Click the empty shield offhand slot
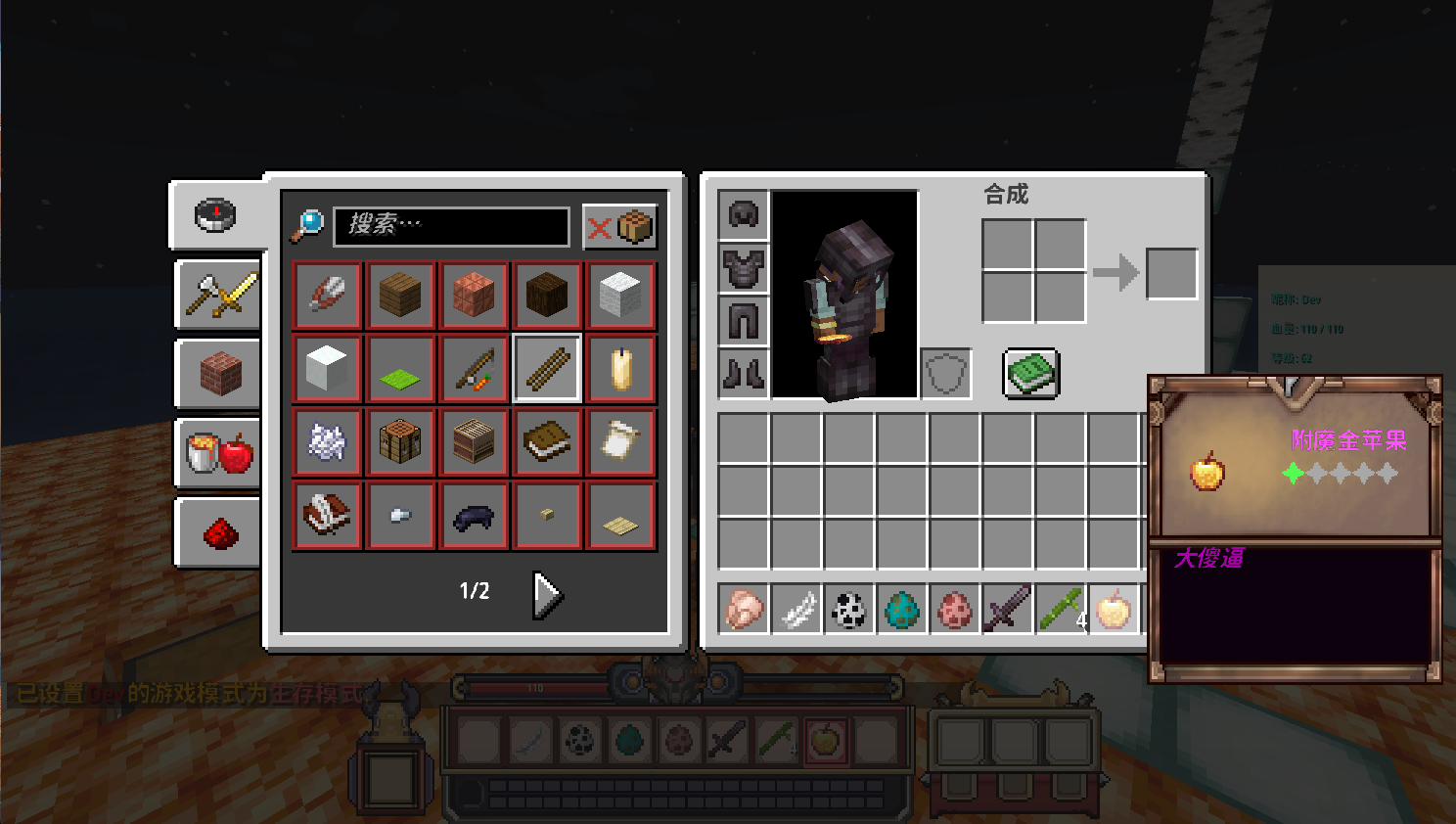Image resolution: width=1456 pixels, height=824 pixels. pos(946,373)
